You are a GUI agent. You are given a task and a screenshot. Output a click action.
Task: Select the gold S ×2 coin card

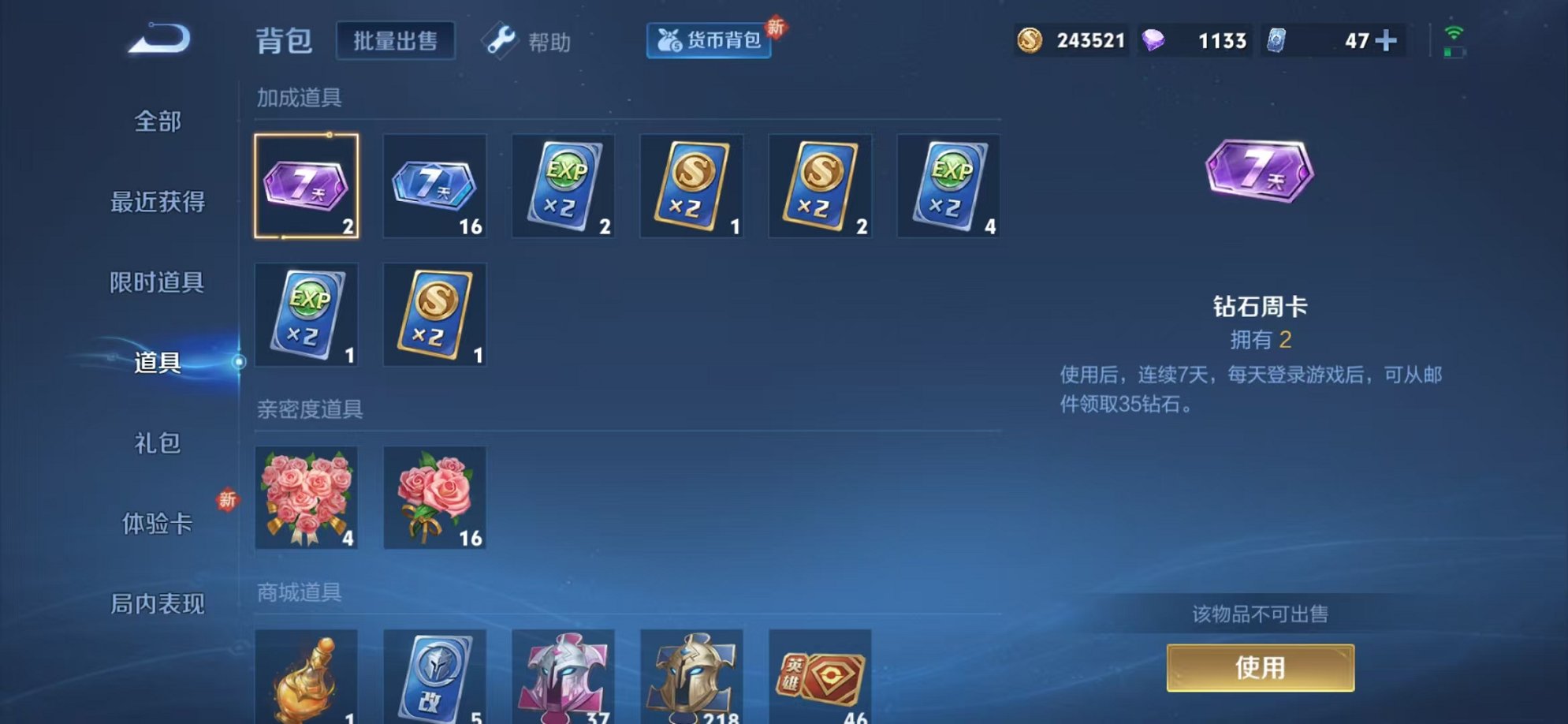pos(691,185)
